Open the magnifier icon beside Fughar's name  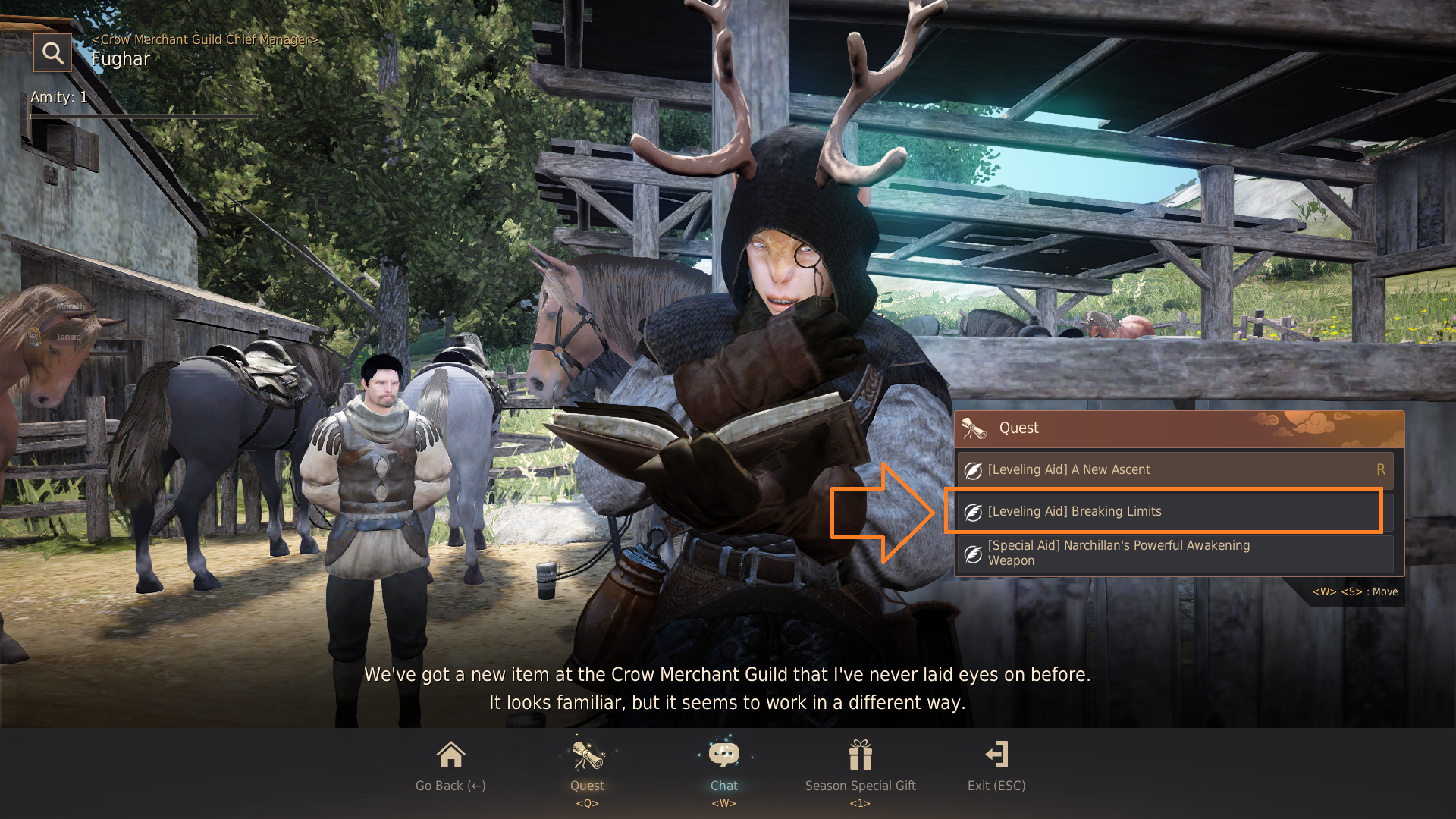click(52, 53)
